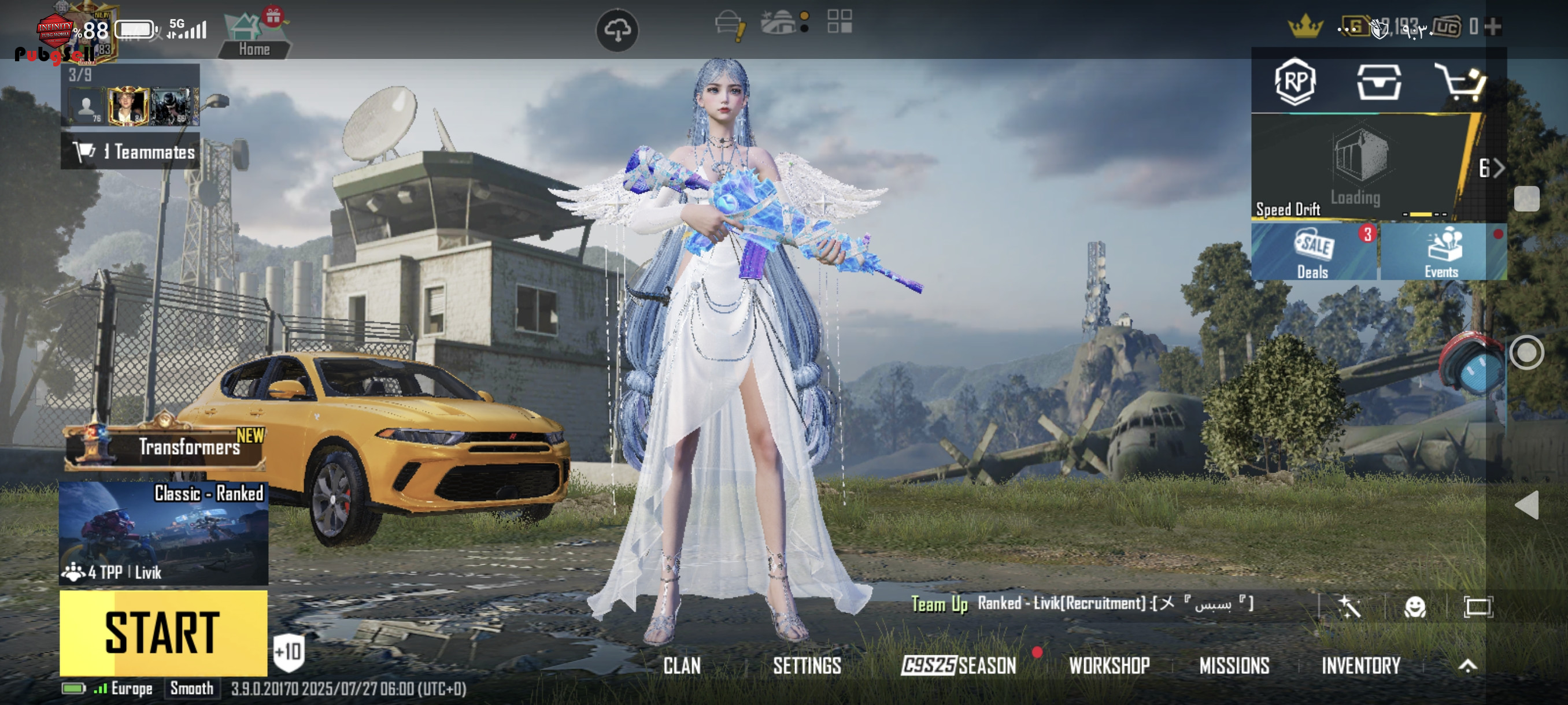This screenshot has width=1568, height=705.
Task: Add UC with the plus button
Action: (1492, 27)
